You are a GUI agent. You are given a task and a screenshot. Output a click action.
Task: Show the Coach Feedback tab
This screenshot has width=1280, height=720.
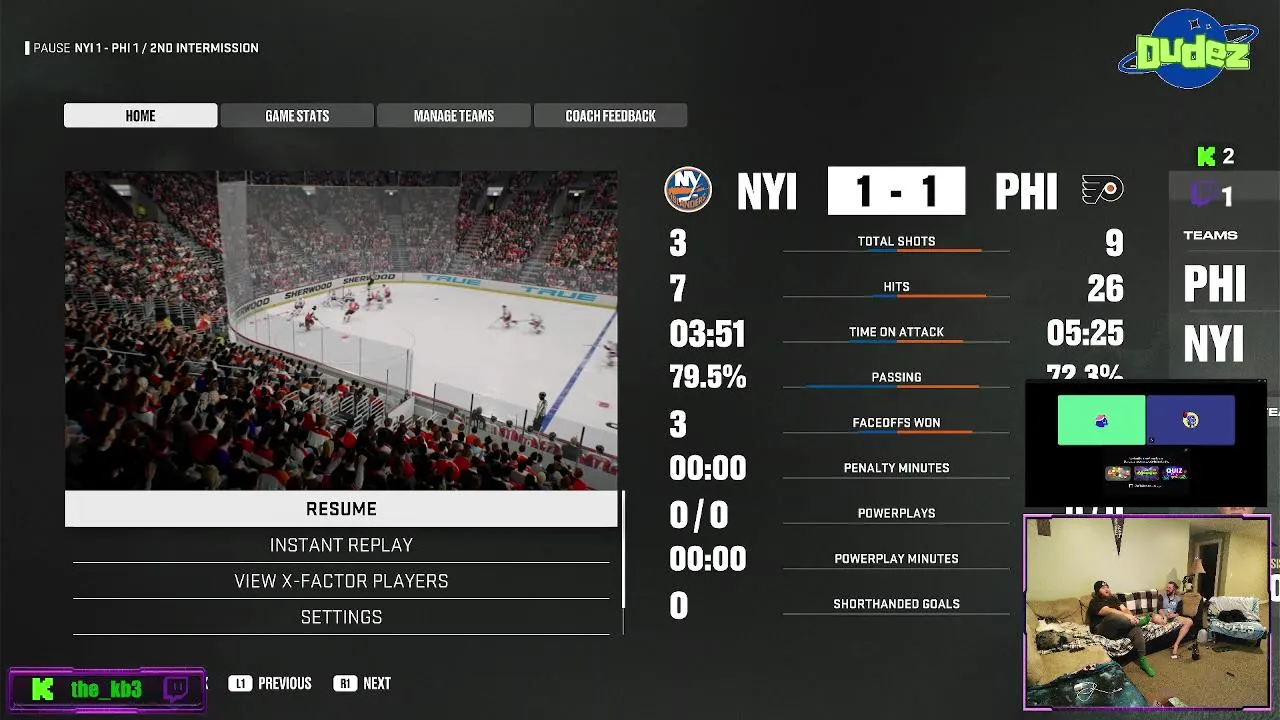coord(610,116)
